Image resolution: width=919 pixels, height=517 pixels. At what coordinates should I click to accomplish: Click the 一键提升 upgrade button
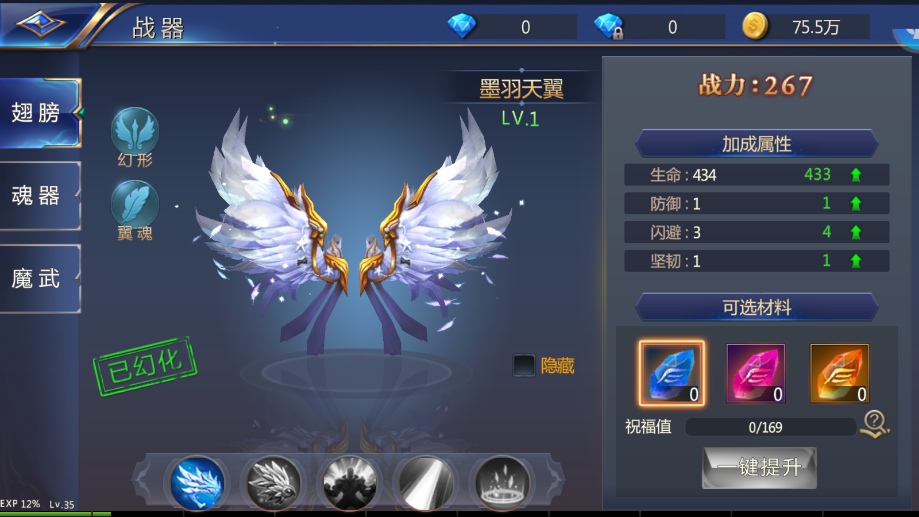pos(759,467)
